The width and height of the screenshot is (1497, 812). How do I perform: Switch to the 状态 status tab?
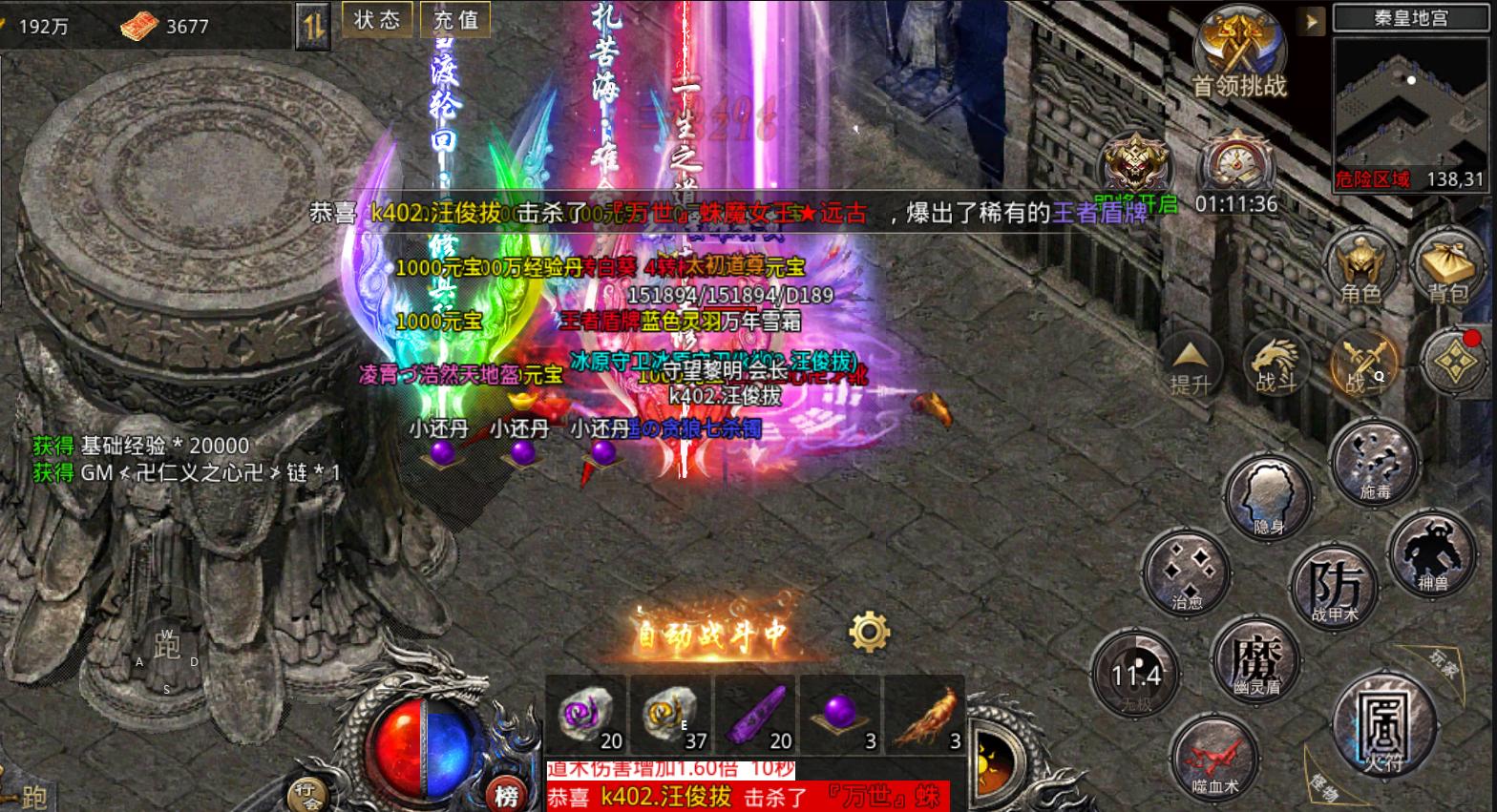tap(376, 18)
